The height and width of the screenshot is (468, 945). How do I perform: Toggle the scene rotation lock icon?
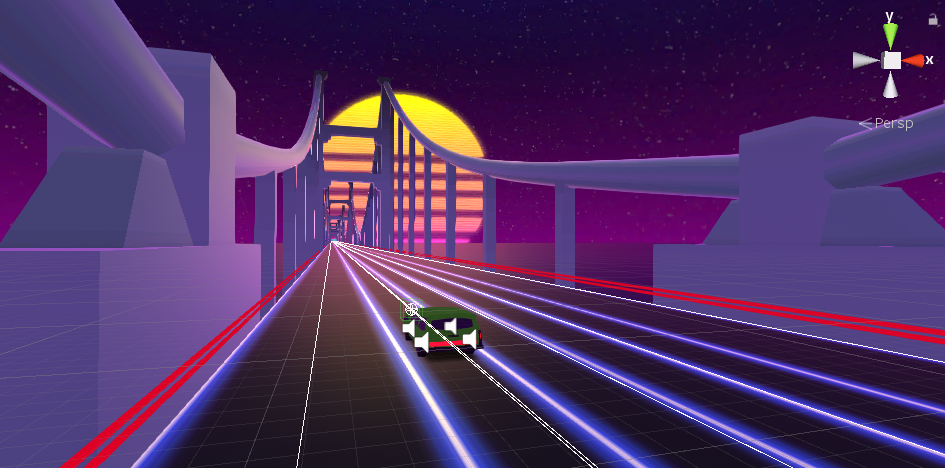click(x=933, y=19)
